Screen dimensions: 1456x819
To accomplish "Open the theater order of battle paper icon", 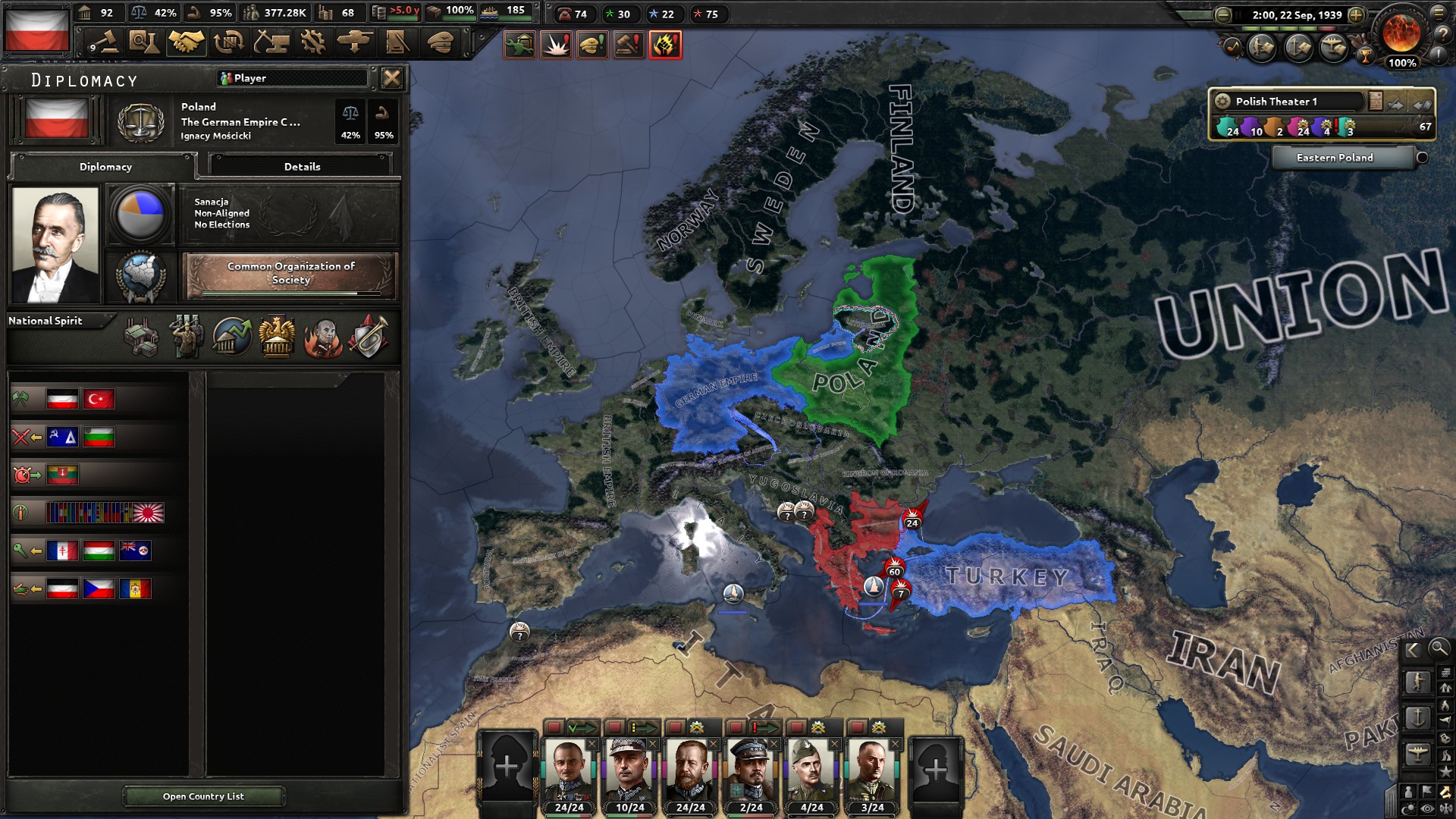I will (x=1376, y=100).
